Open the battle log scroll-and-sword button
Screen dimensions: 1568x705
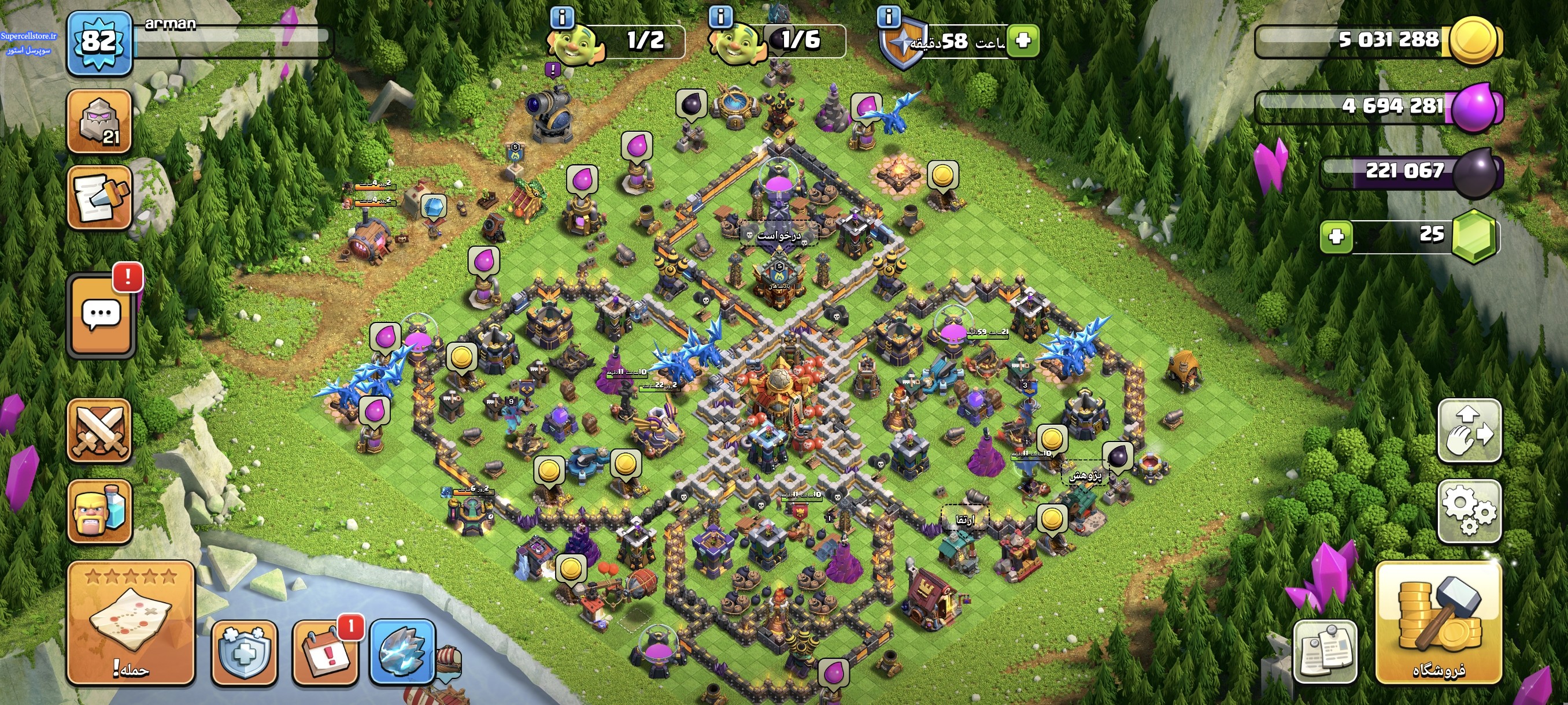[x=99, y=198]
